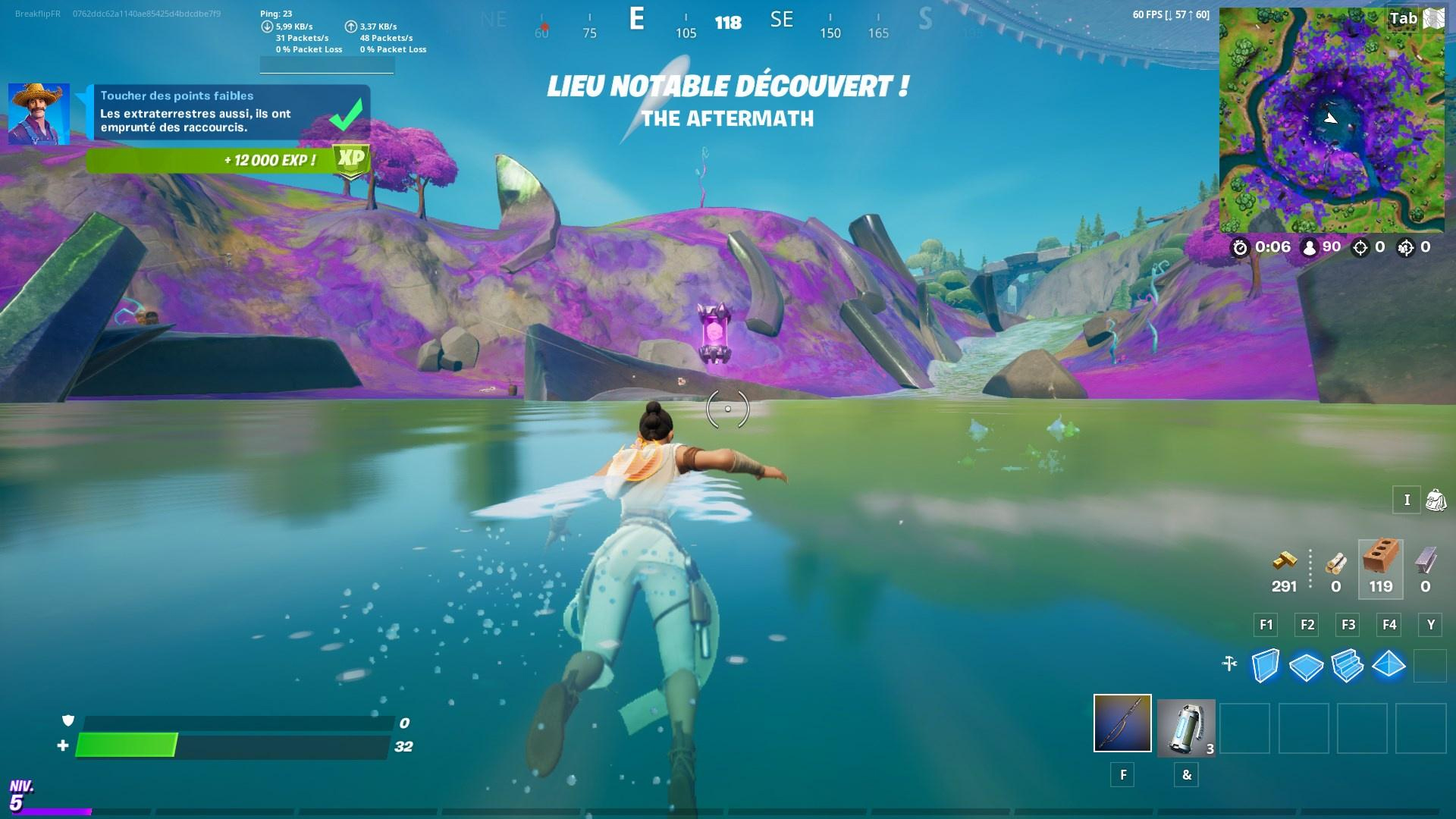Click the harvesting tool switch icon

click(x=1229, y=664)
